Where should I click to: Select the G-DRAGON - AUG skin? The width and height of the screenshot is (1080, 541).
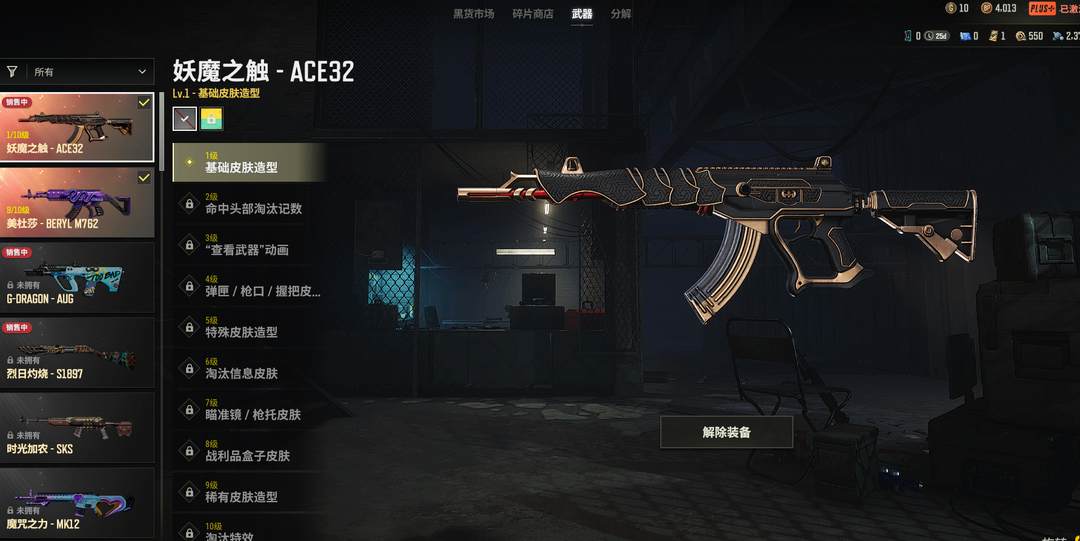click(77, 278)
